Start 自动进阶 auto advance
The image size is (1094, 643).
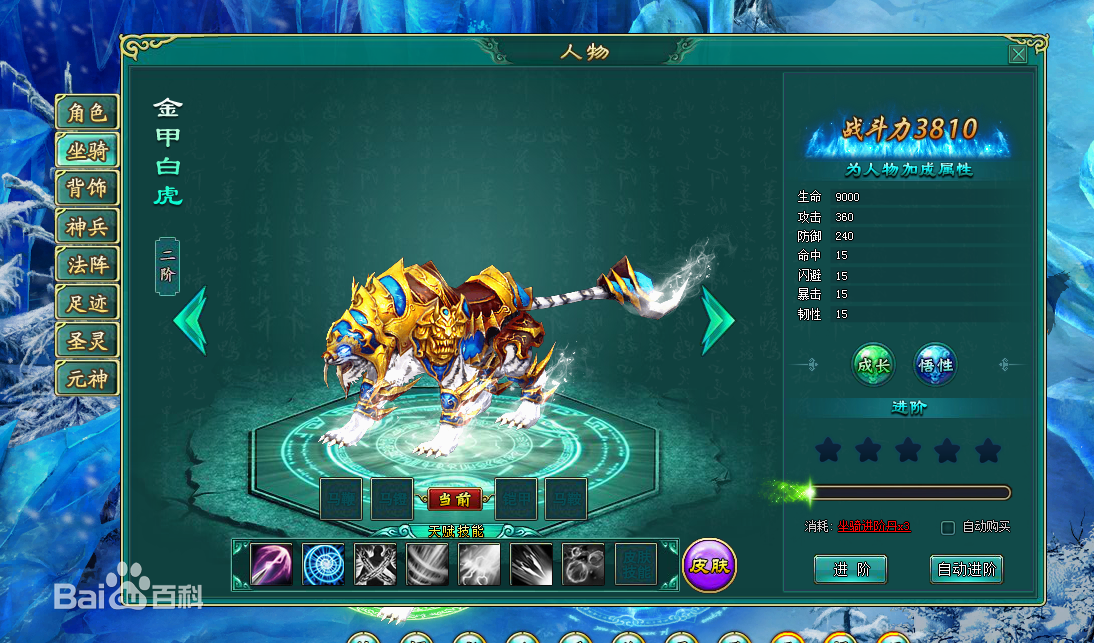(x=966, y=570)
